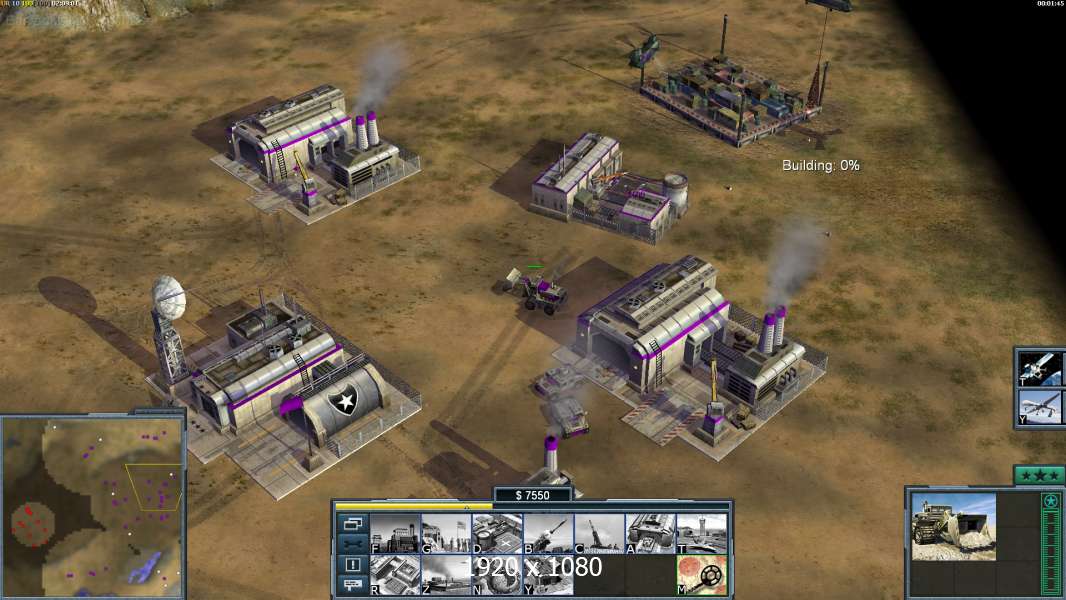
Task: Choose the building icon marked Y
Action: (x=549, y=574)
